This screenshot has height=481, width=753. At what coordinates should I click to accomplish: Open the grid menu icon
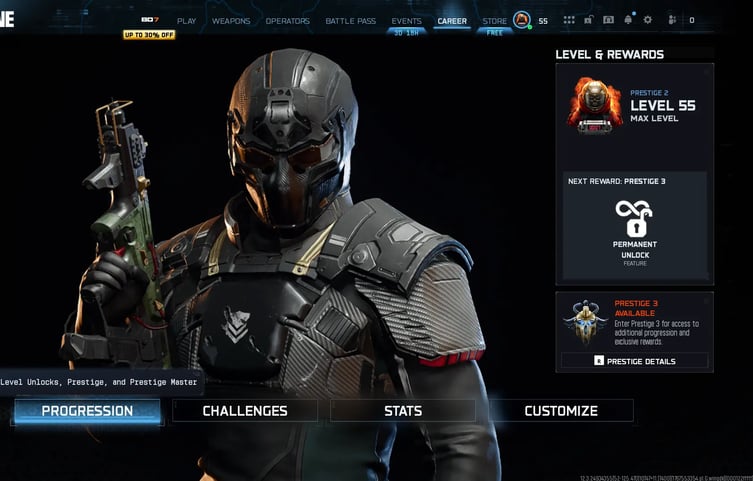569,20
